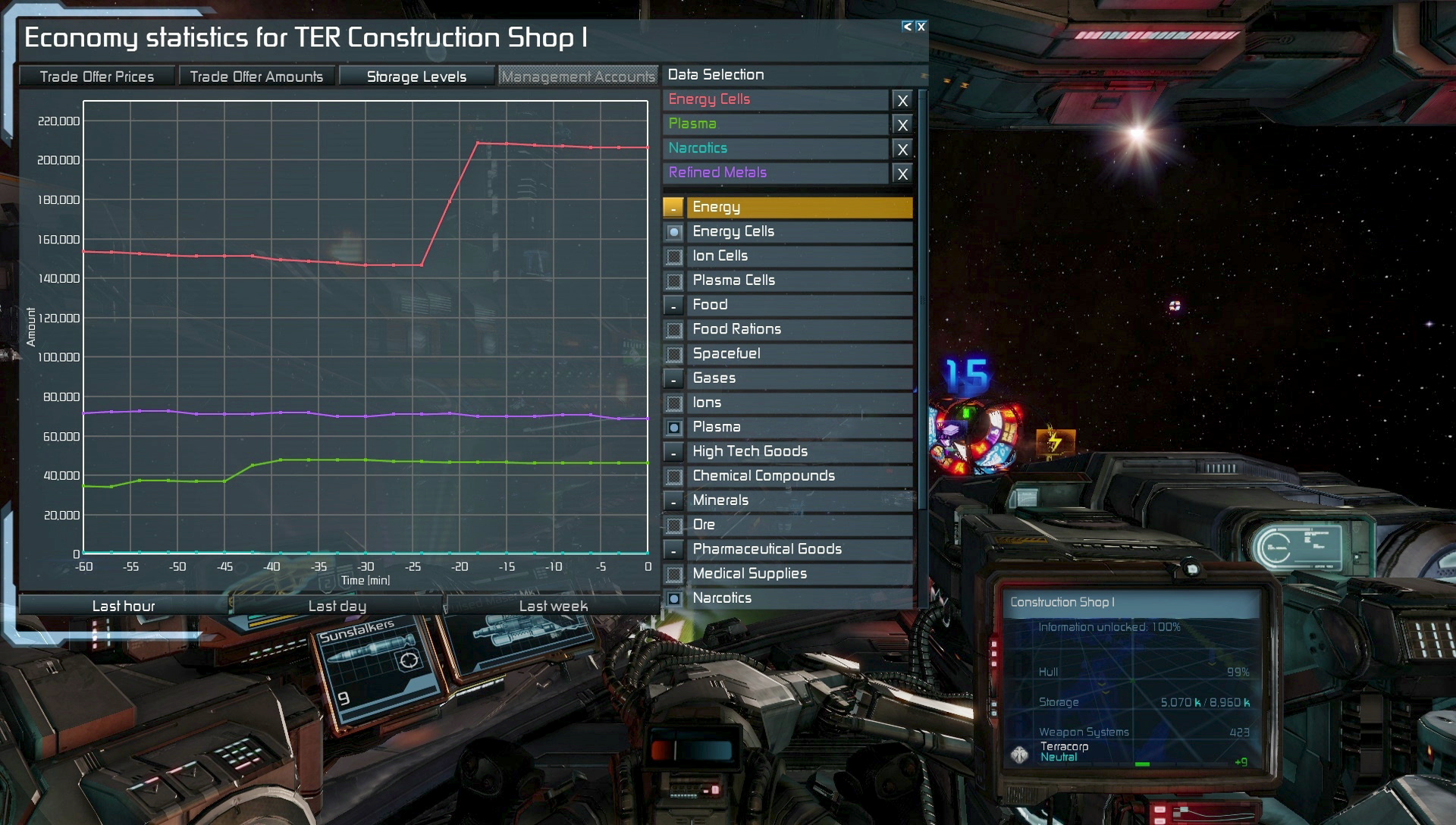
Task: Toggle the Ion Cells checkbox
Action: pyautogui.click(x=673, y=256)
